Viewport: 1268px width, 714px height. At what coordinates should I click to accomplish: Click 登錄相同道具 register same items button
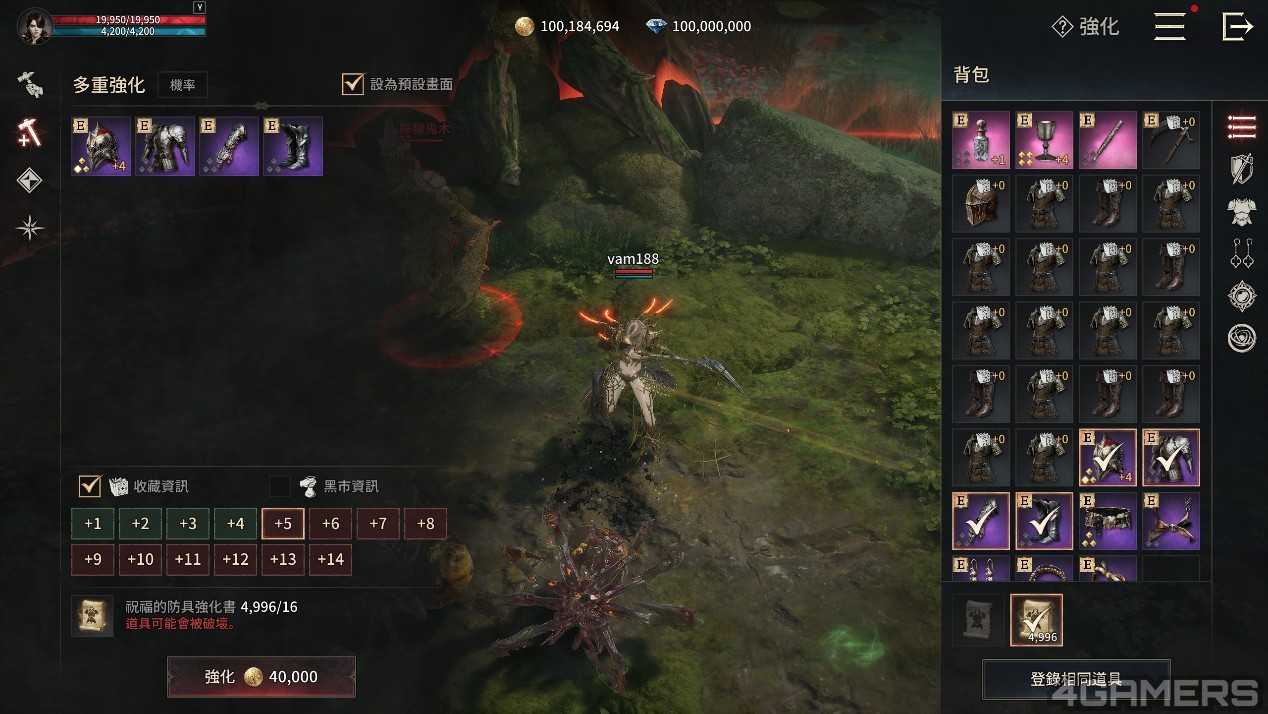(1076, 679)
